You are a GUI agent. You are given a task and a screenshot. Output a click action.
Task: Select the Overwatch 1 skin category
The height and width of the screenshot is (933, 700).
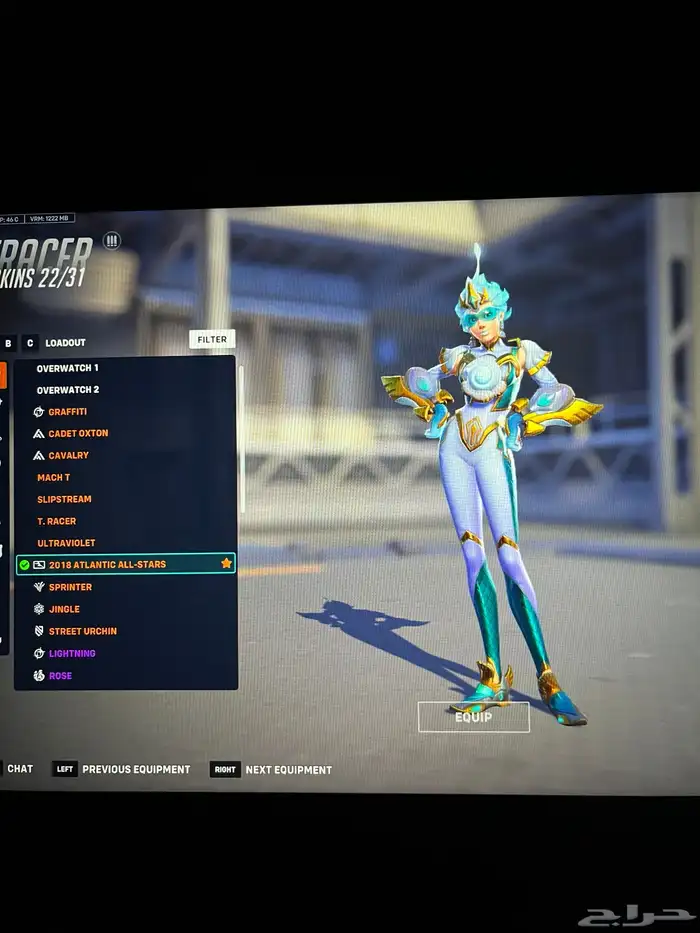click(x=68, y=368)
